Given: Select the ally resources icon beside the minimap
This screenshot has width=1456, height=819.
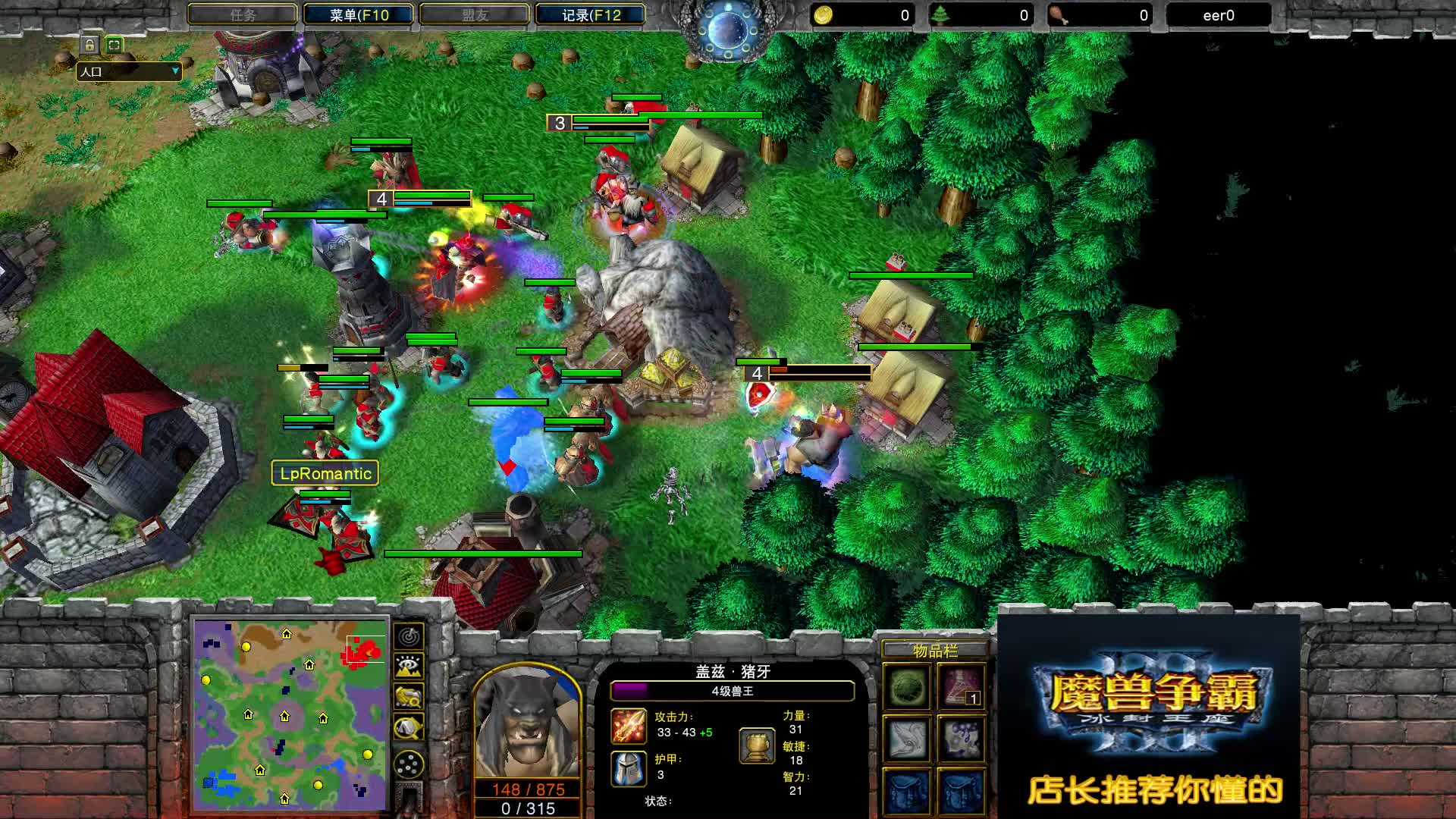Looking at the screenshot, I should (409, 697).
